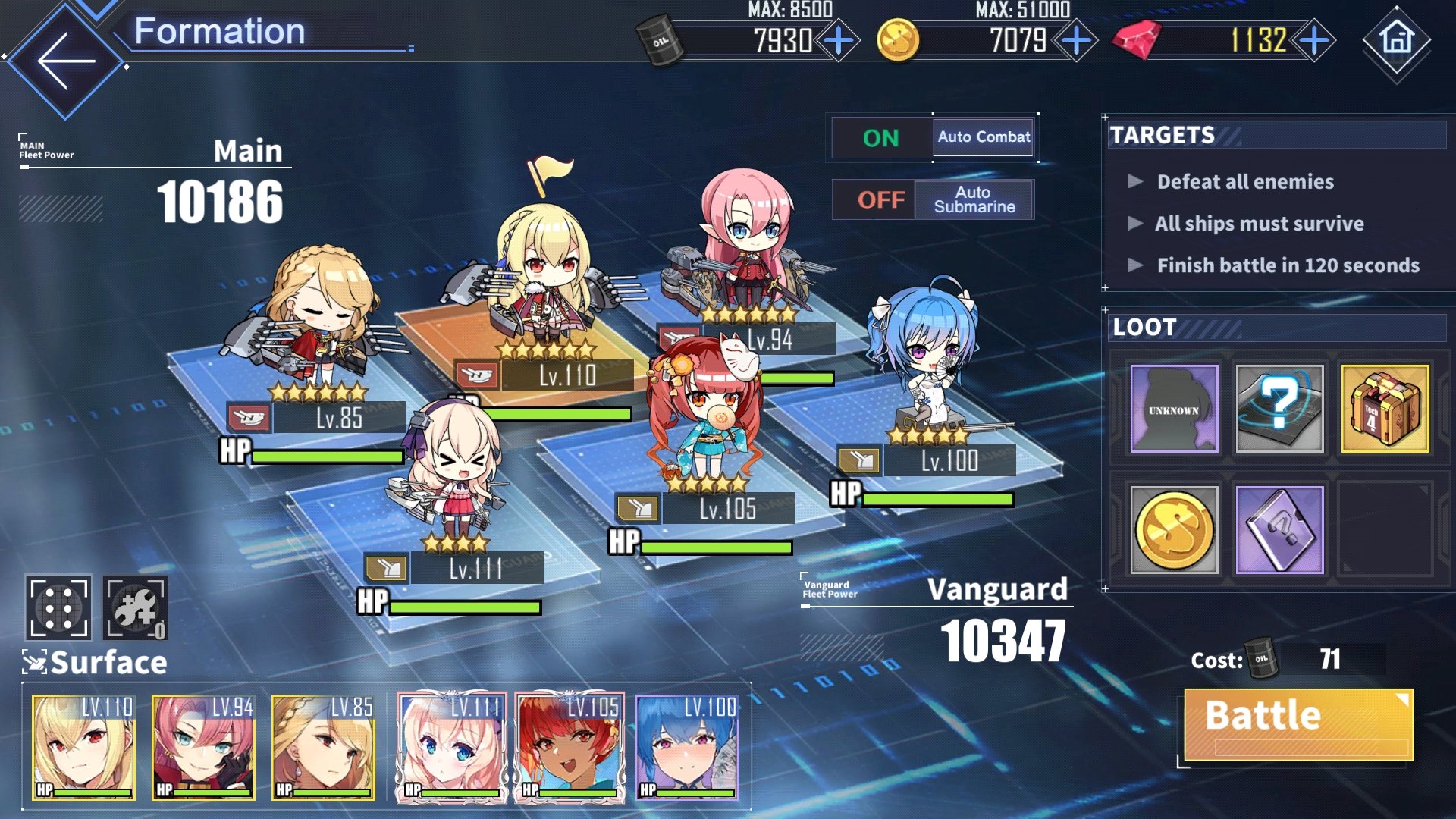This screenshot has height=819, width=1456.
Task: Select the Lv.111 vanguard ship portrait
Action: click(x=452, y=748)
